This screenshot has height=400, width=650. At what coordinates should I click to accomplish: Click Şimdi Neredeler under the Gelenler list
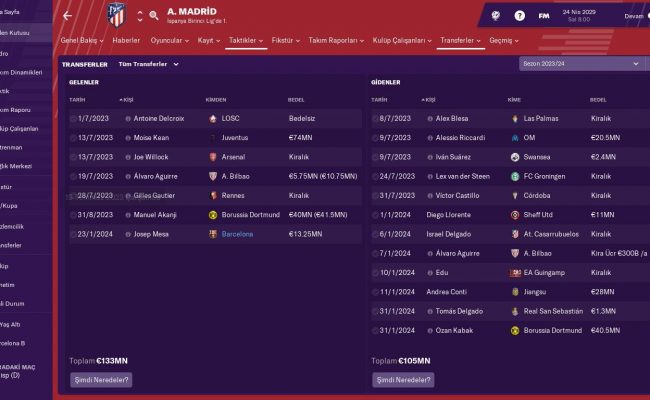[x=101, y=380]
